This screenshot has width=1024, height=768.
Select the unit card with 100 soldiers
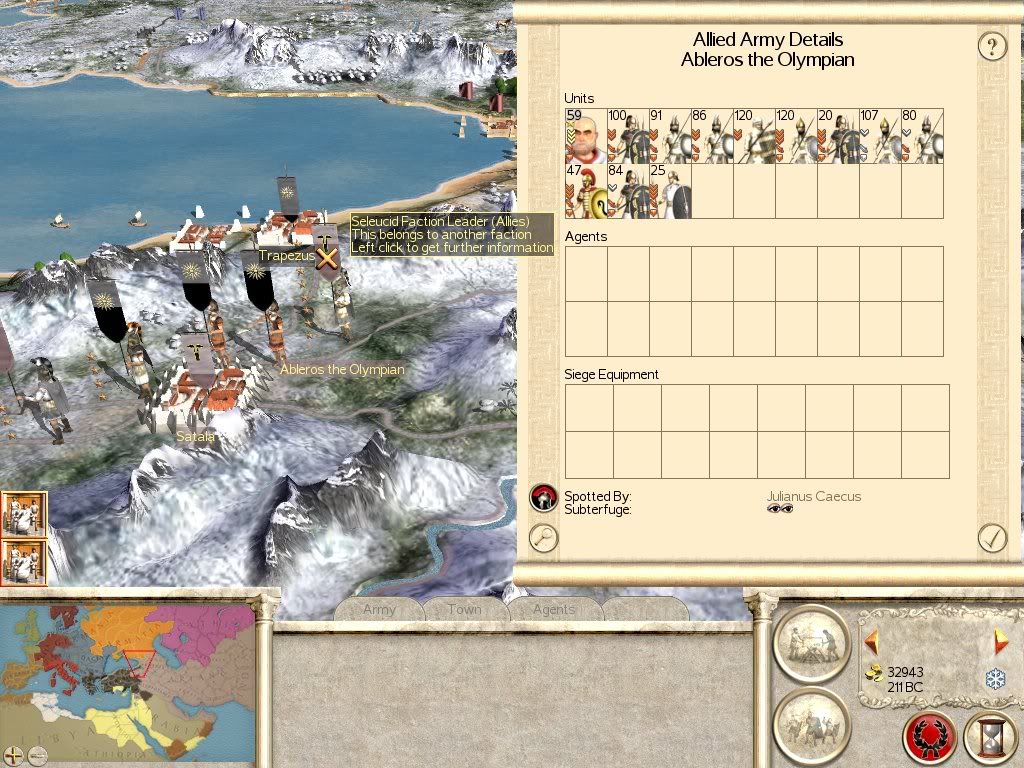click(x=628, y=136)
